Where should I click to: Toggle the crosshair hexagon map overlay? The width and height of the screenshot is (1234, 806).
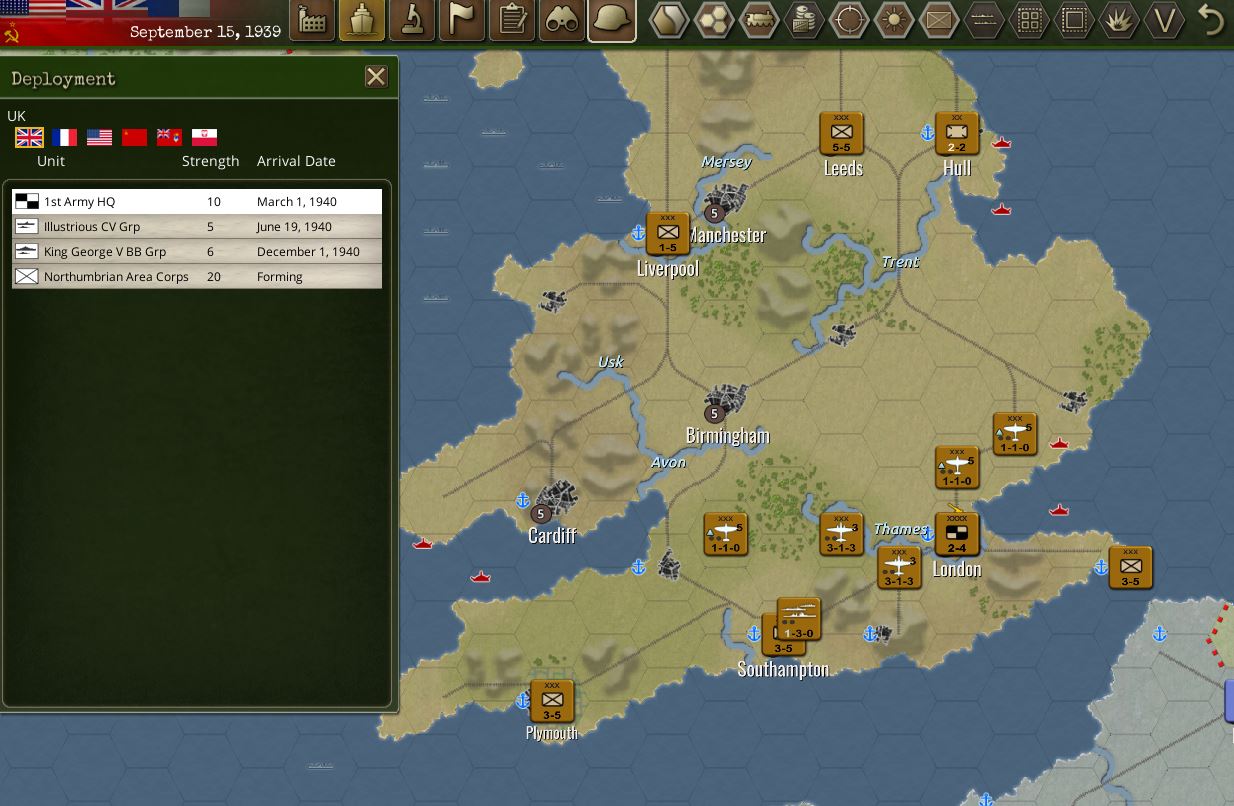point(850,20)
